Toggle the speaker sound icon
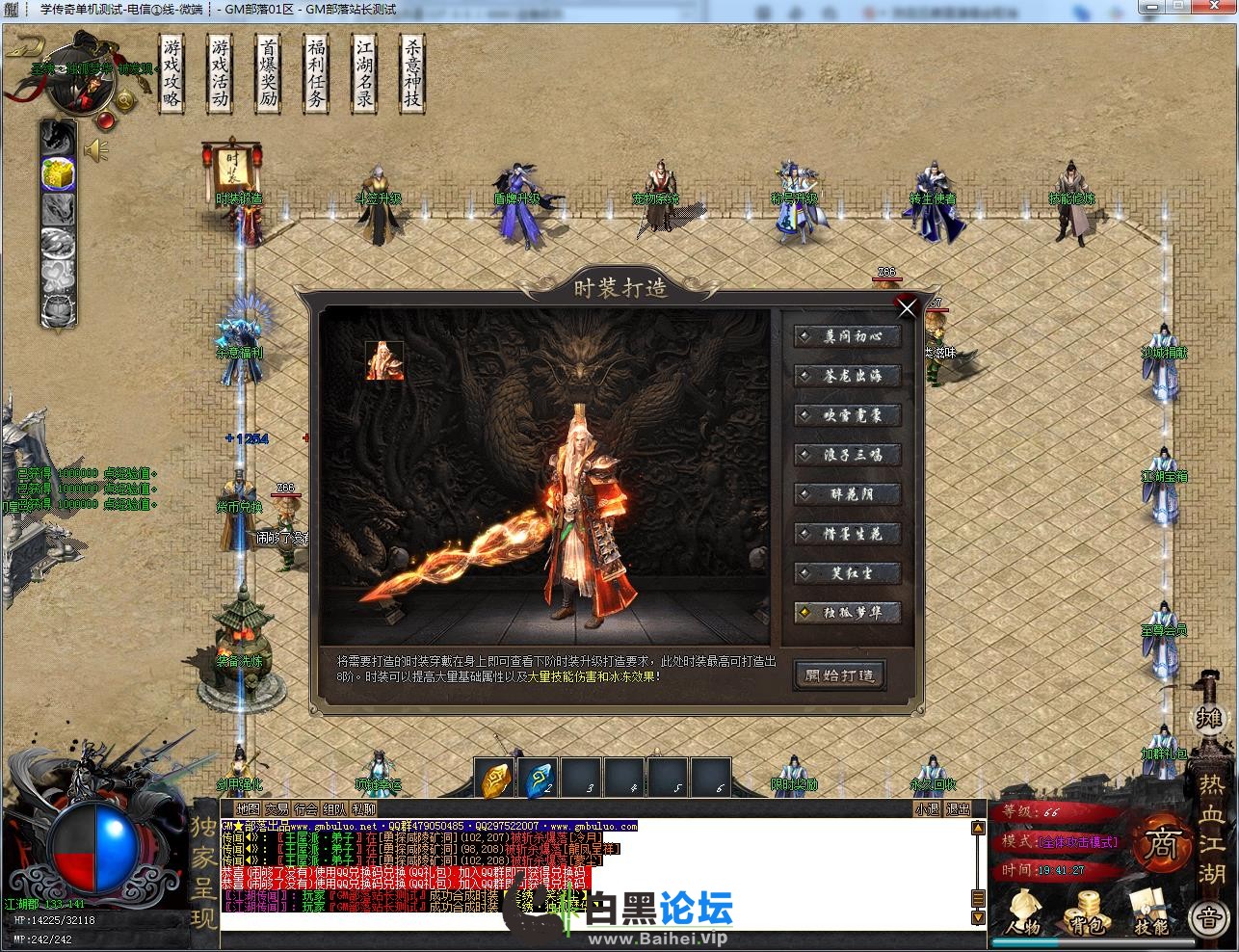The height and width of the screenshot is (952, 1239). (96, 150)
